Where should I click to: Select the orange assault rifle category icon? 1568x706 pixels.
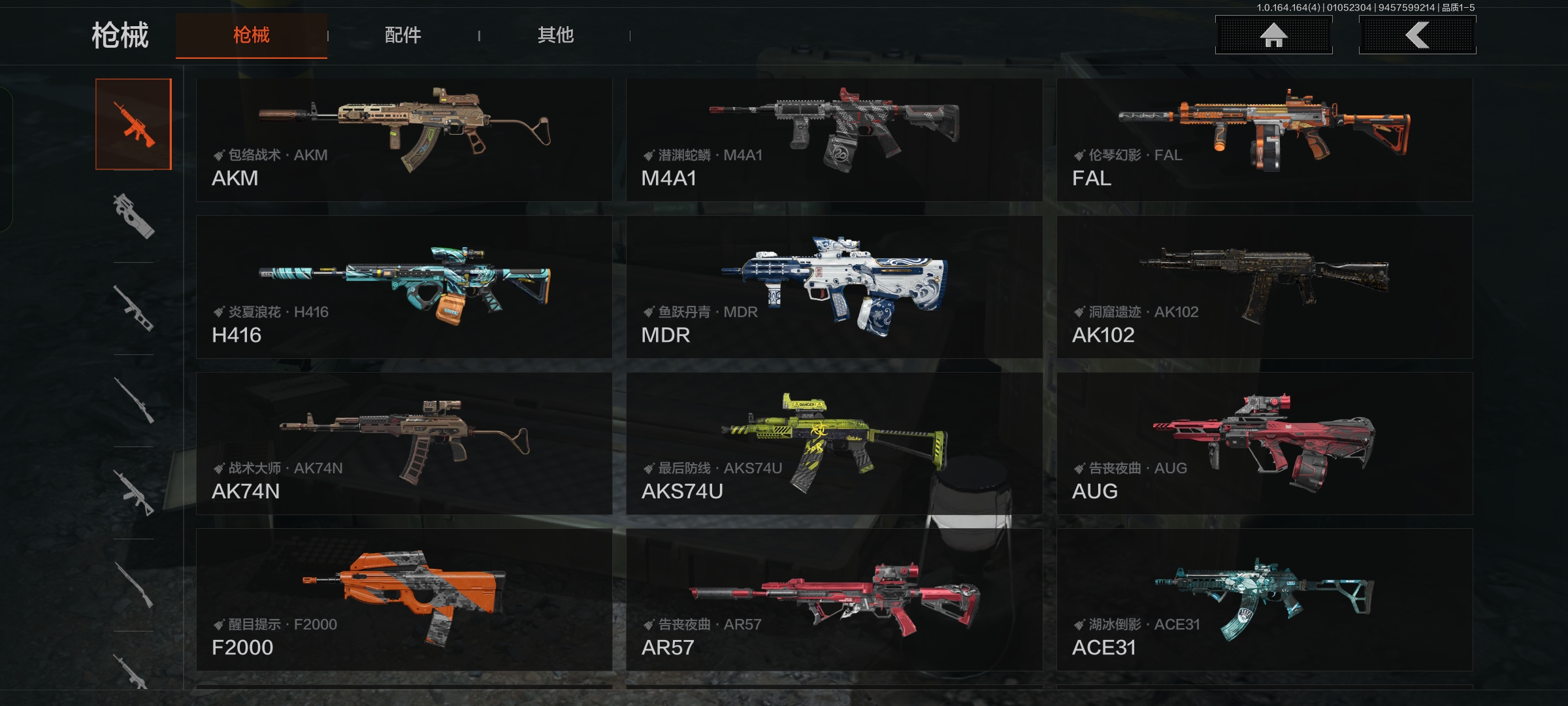[134, 124]
